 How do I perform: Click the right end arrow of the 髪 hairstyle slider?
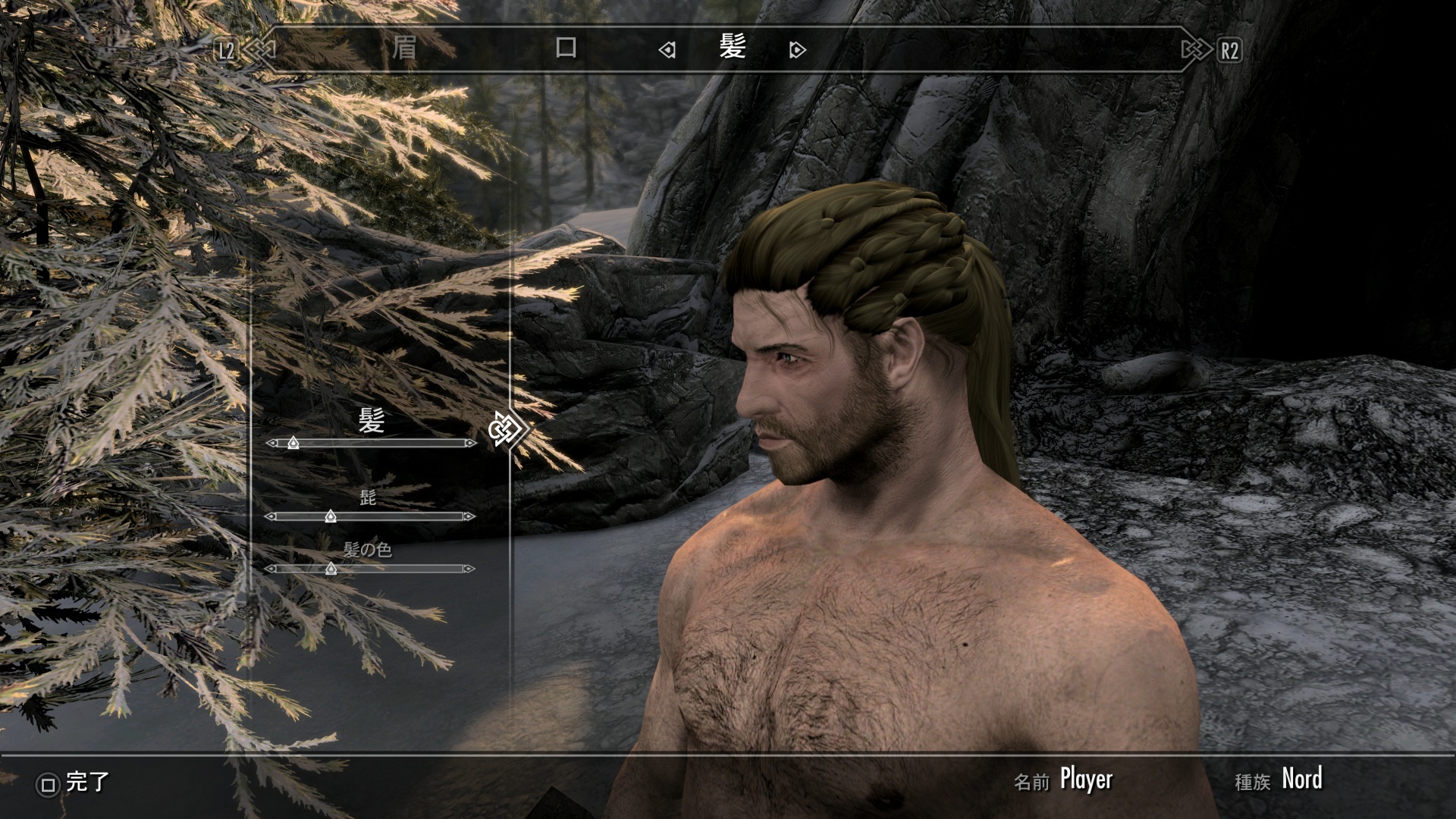(471, 443)
